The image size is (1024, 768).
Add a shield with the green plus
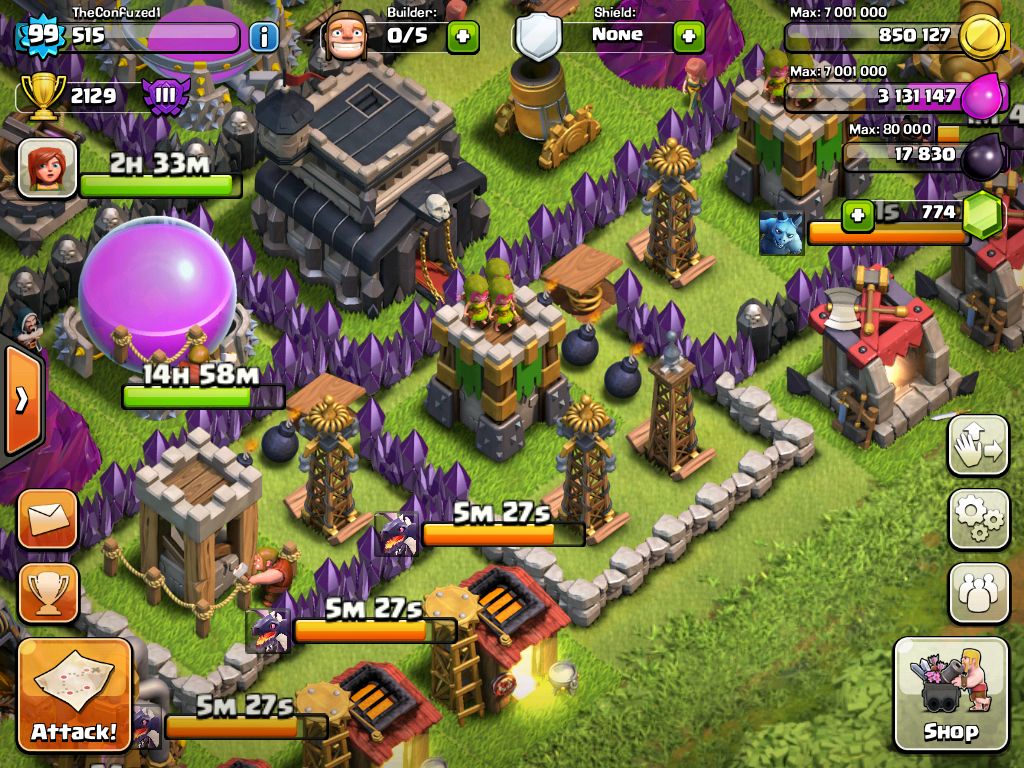pos(688,37)
